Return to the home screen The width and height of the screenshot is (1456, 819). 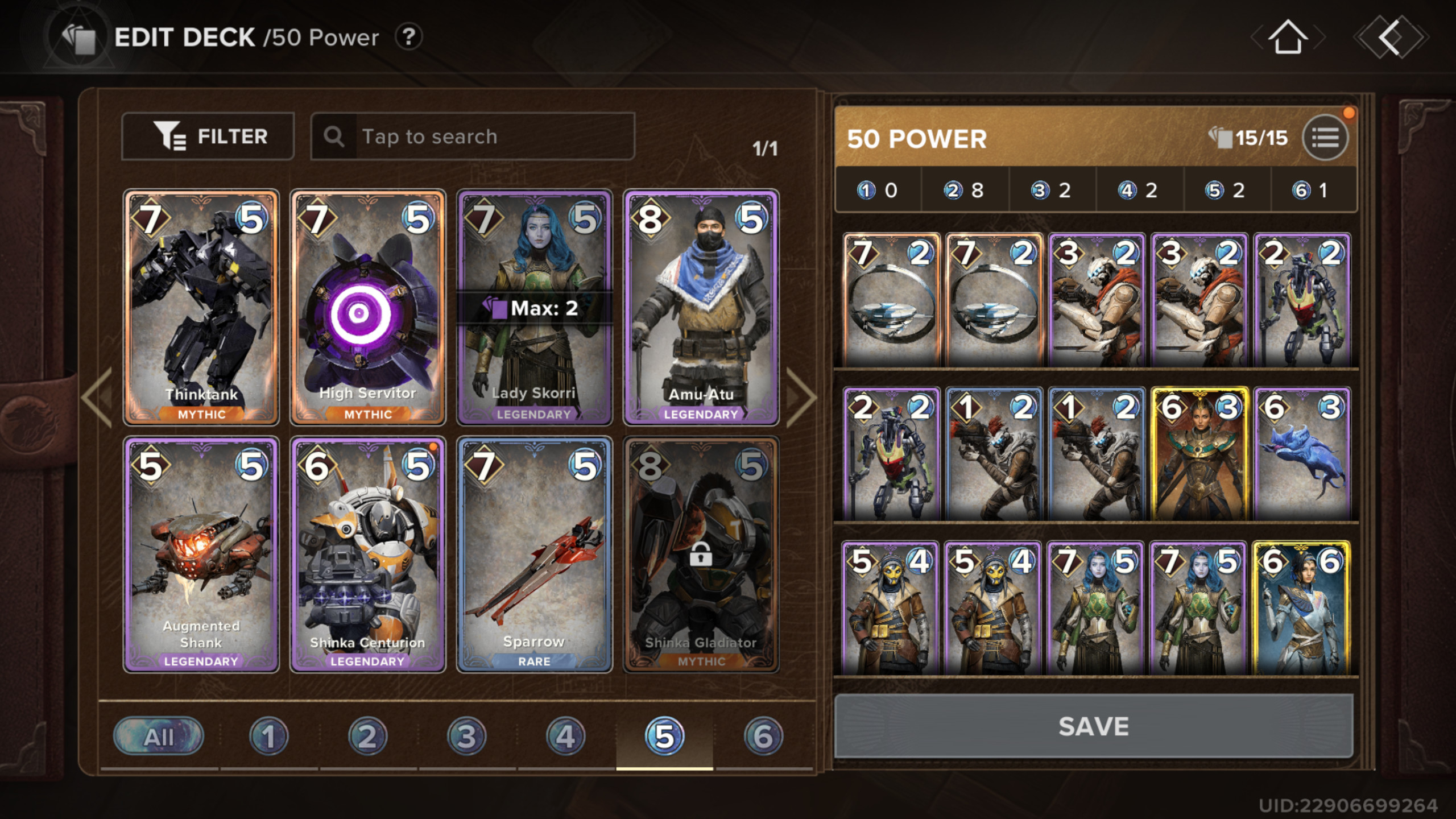(x=1288, y=38)
